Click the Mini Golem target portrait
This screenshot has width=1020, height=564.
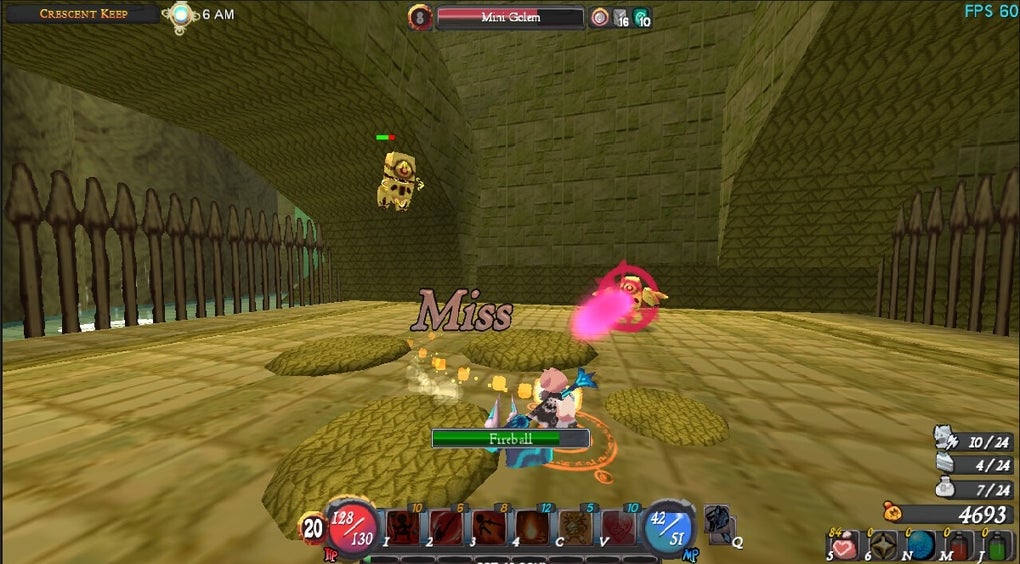[x=420, y=17]
